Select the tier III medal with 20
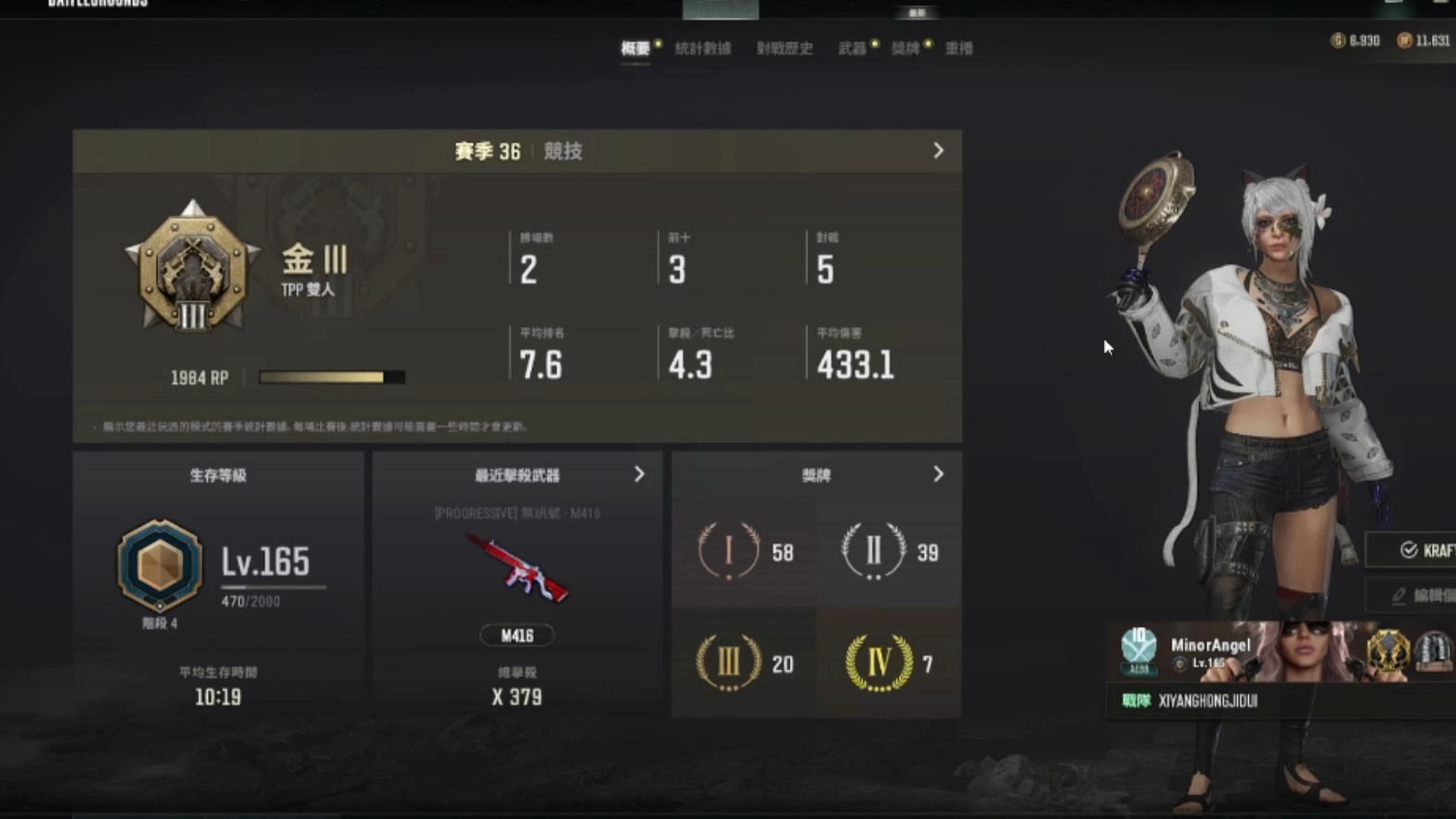The width and height of the screenshot is (1456, 819). (744, 663)
